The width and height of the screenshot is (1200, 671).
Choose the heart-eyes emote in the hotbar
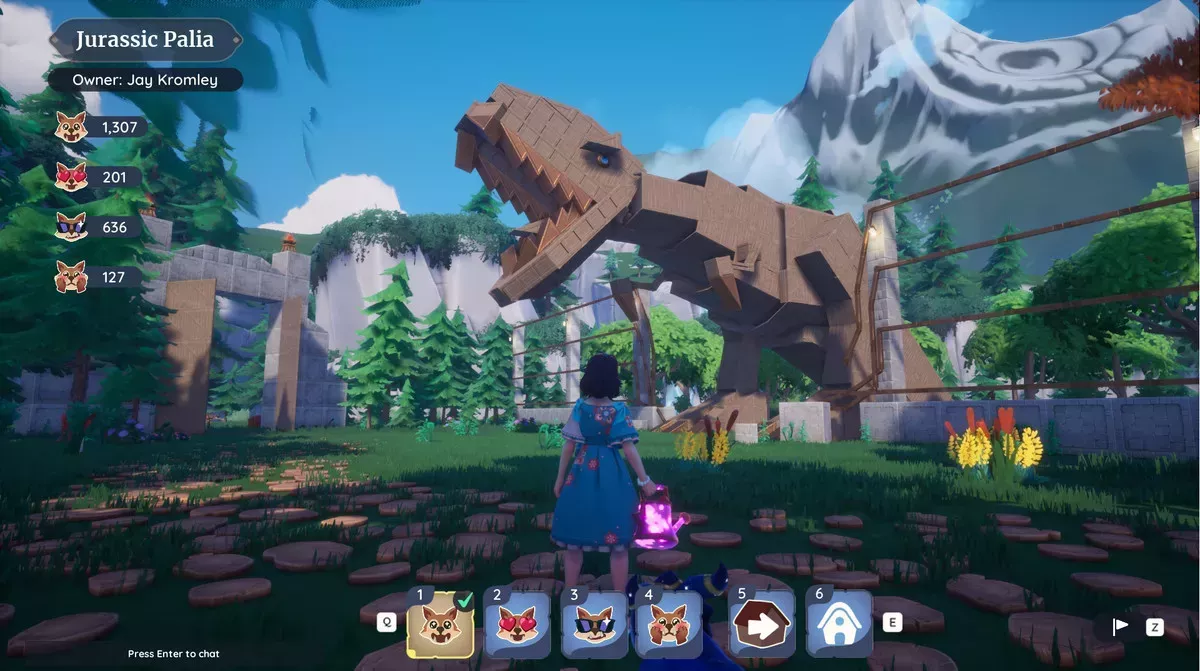tap(516, 625)
